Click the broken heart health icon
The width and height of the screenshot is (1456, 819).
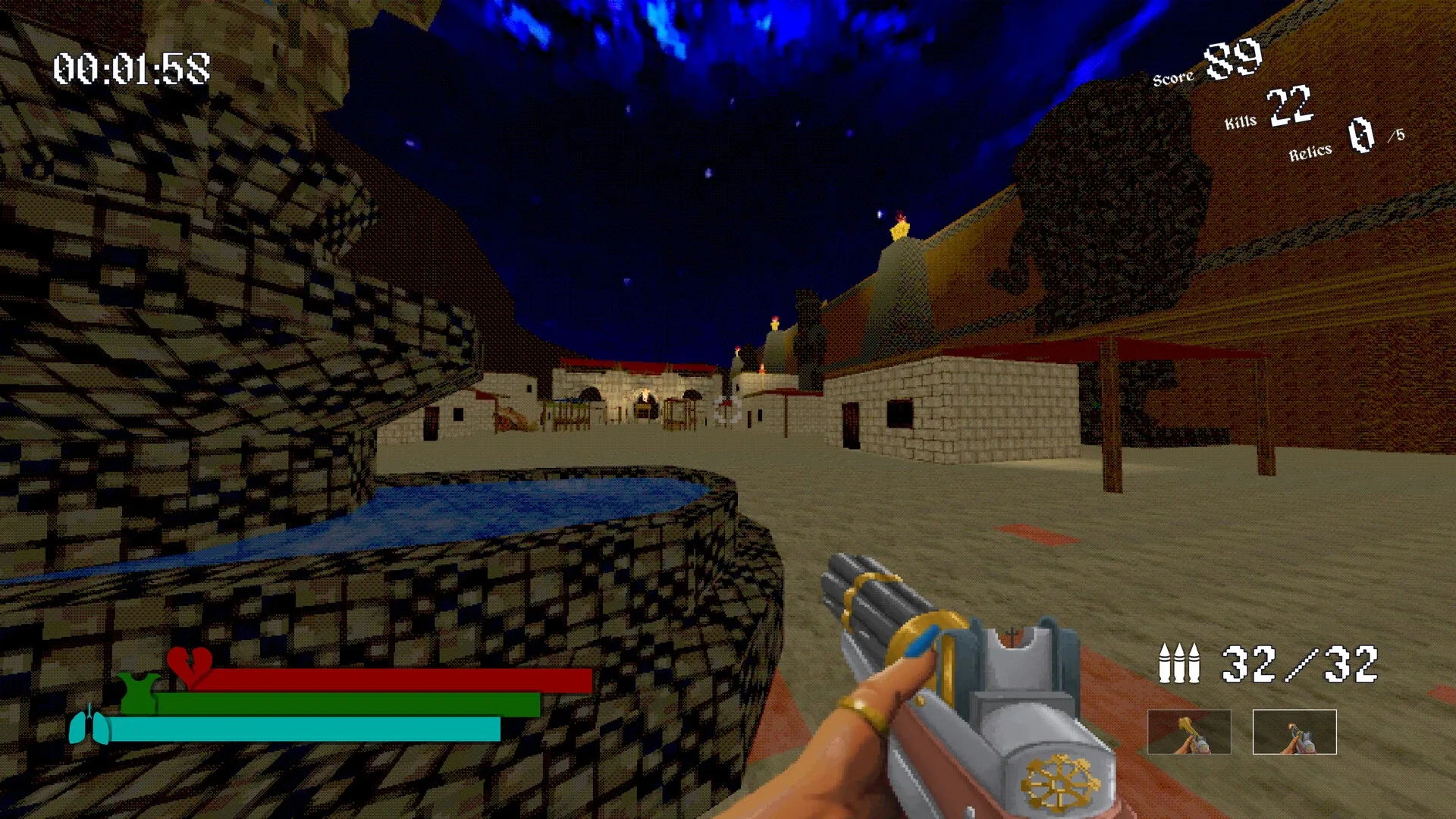click(190, 667)
